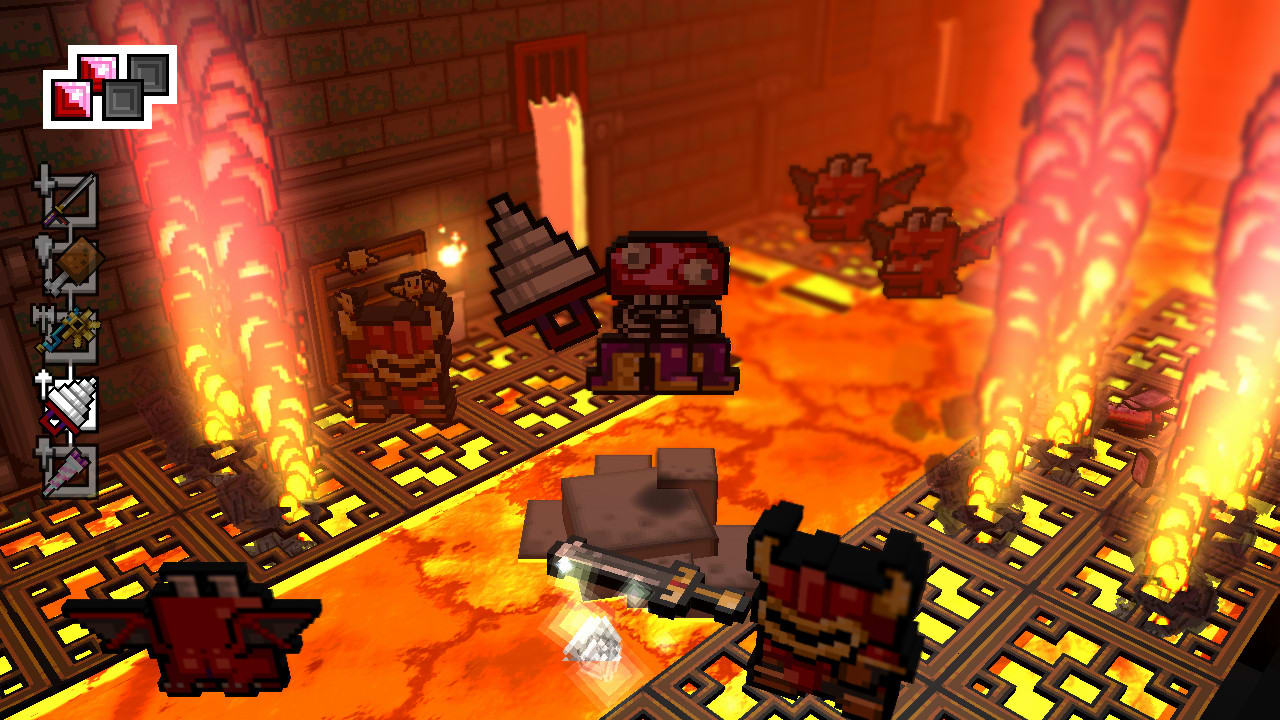The image size is (1280, 720).
Task: Click the red heart gem in health display
Action: pyautogui.click(x=98, y=69)
